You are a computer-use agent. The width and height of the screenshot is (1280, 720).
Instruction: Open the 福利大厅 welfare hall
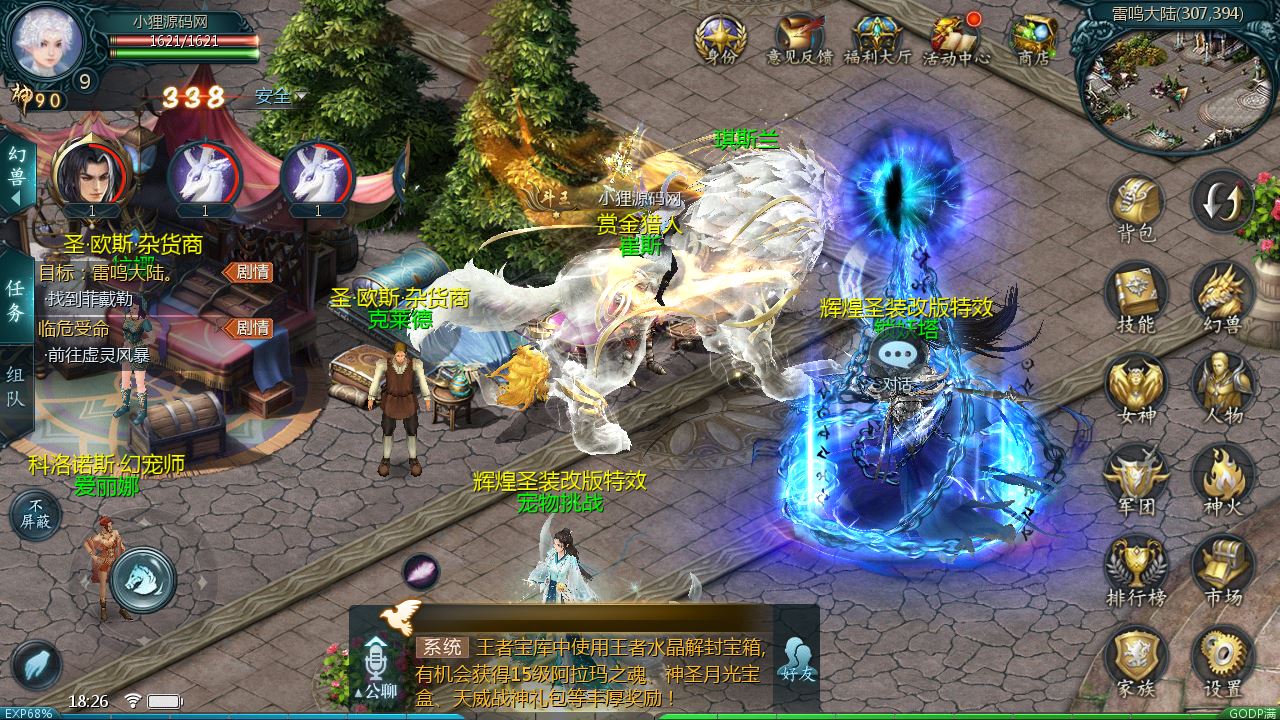pos(877,40)
